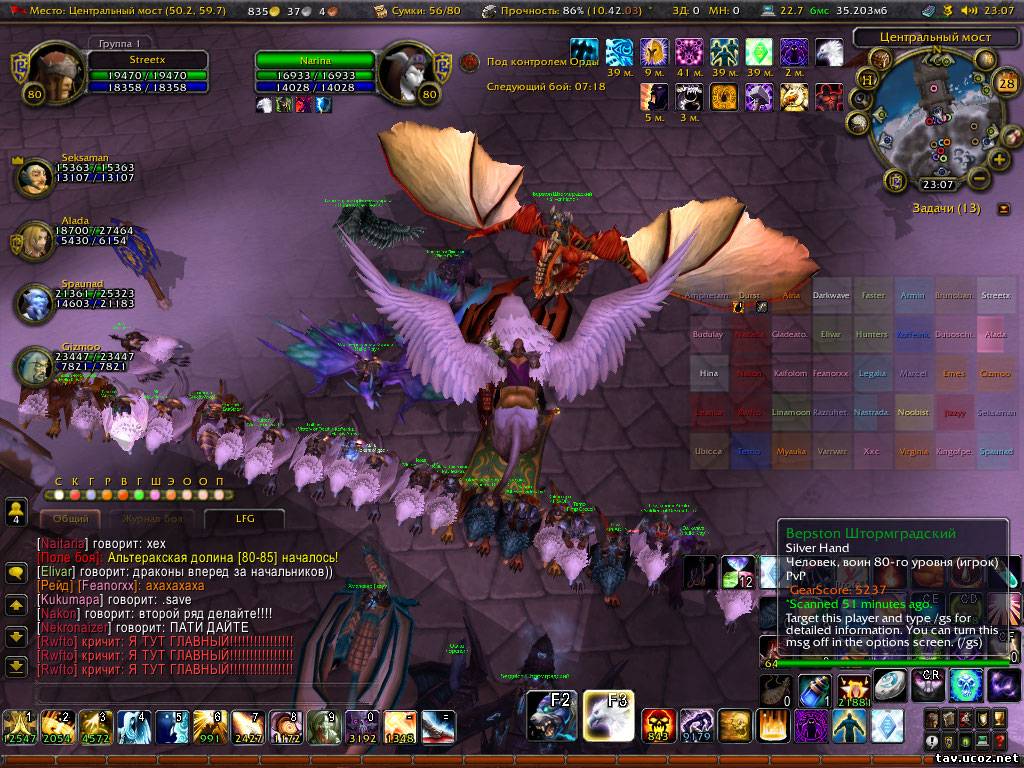
Task: Target Noobist in the raid frames
Action: tap(912, 412)
